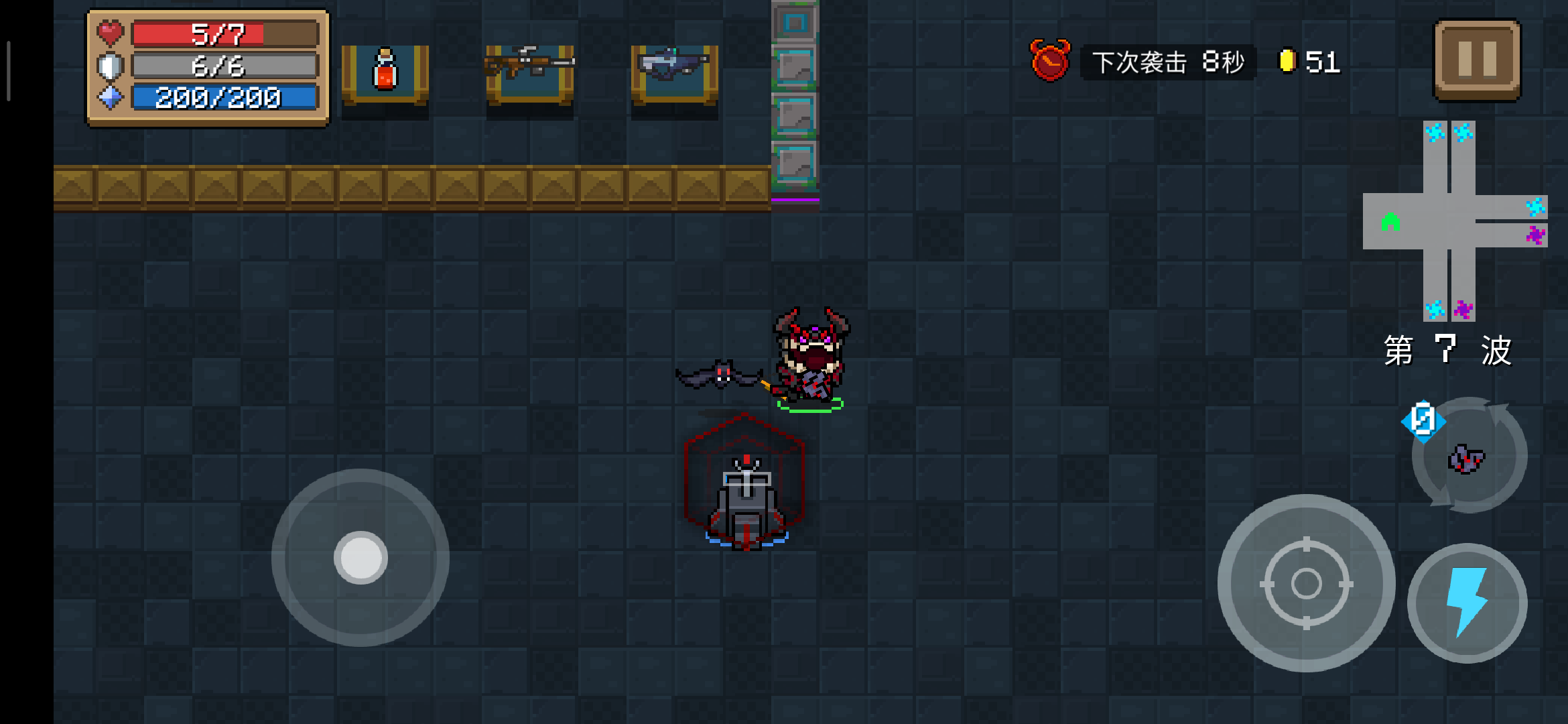Image resolution: width=1568 pixels, height=724 pixels.
Task: Activate the lightning bolt skill
Action: [1467, 603]
